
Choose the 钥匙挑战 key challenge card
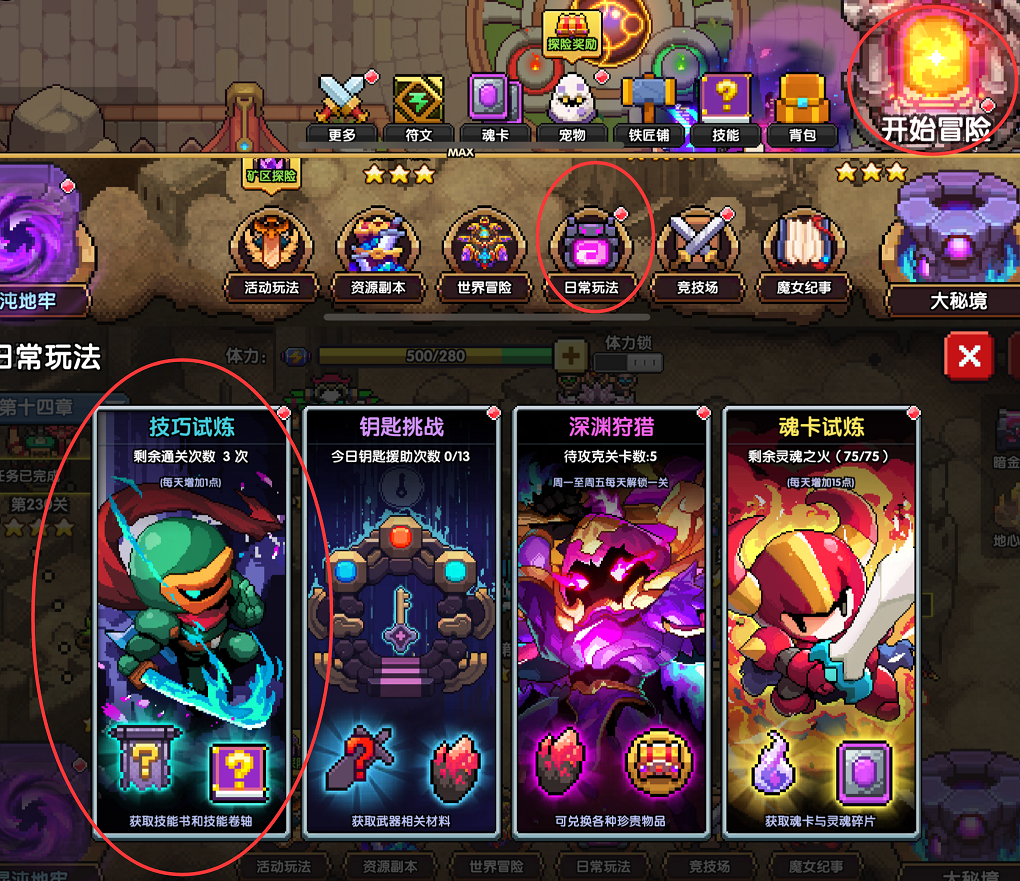click(x=400, y=621)
